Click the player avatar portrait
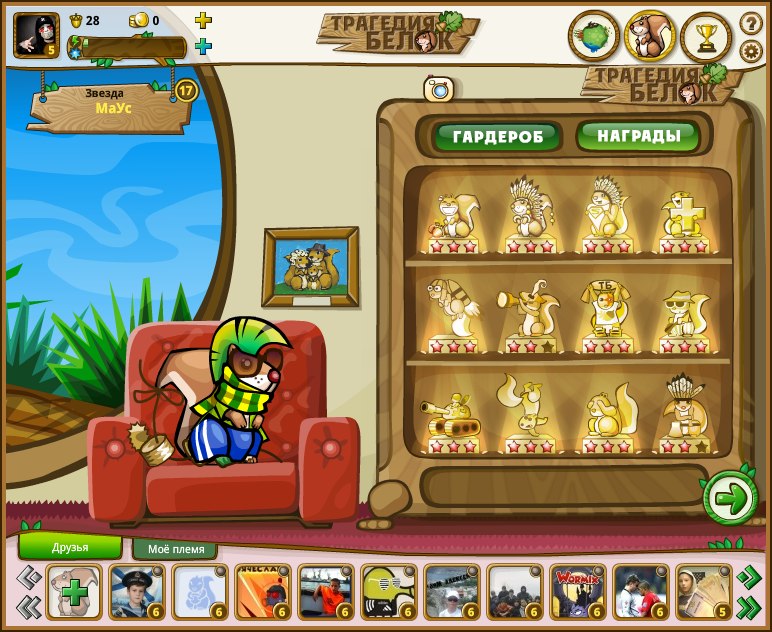 click(36, 34)
